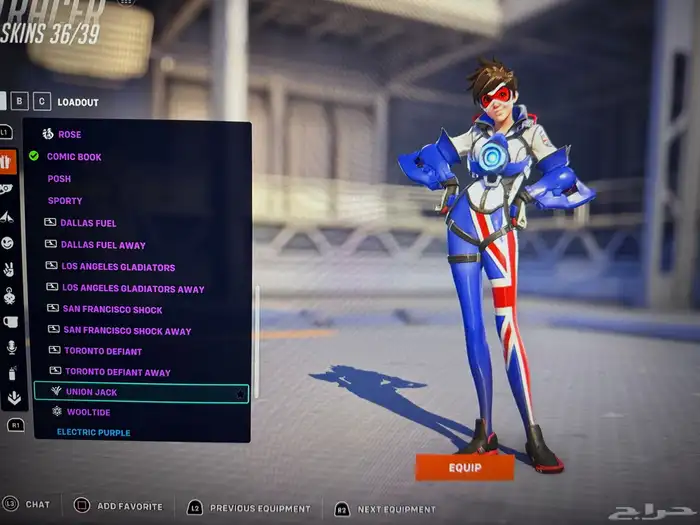Equip the selected Union Jack skin
Screen dimensions: 700x525
click(464, 467)
